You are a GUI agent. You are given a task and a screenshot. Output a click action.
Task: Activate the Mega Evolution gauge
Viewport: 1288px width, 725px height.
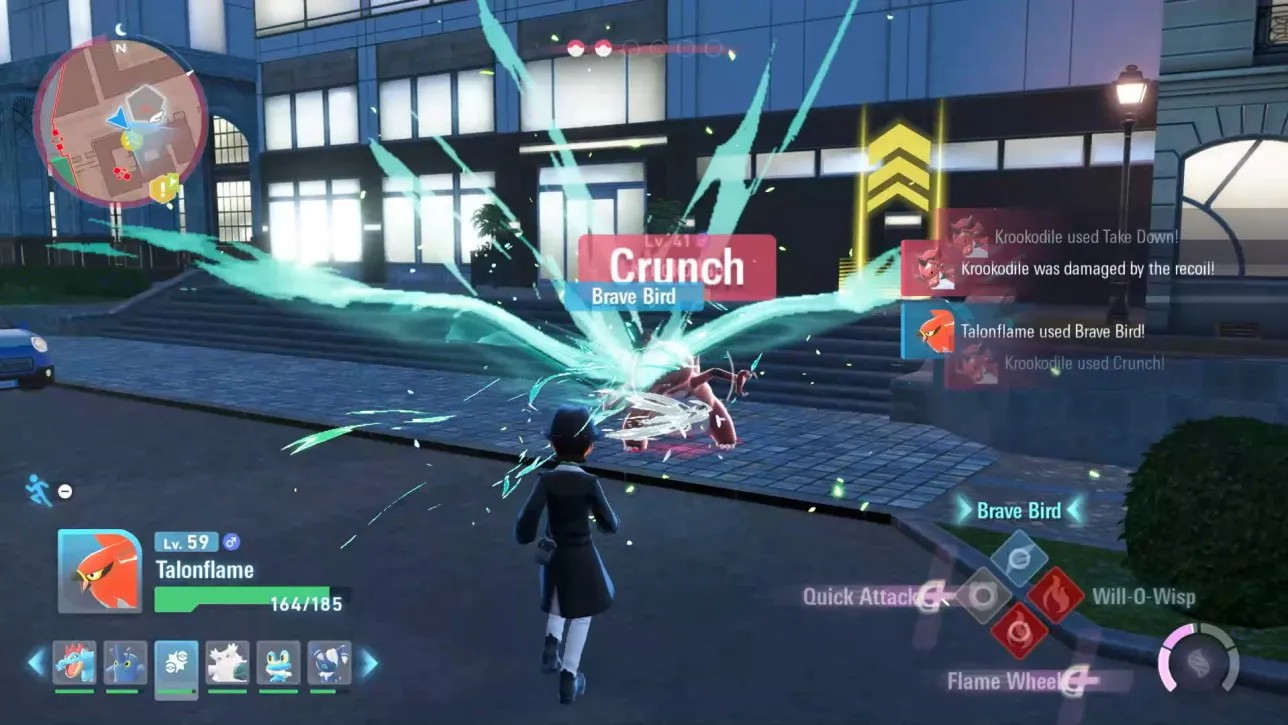[x=1198, y=662]
